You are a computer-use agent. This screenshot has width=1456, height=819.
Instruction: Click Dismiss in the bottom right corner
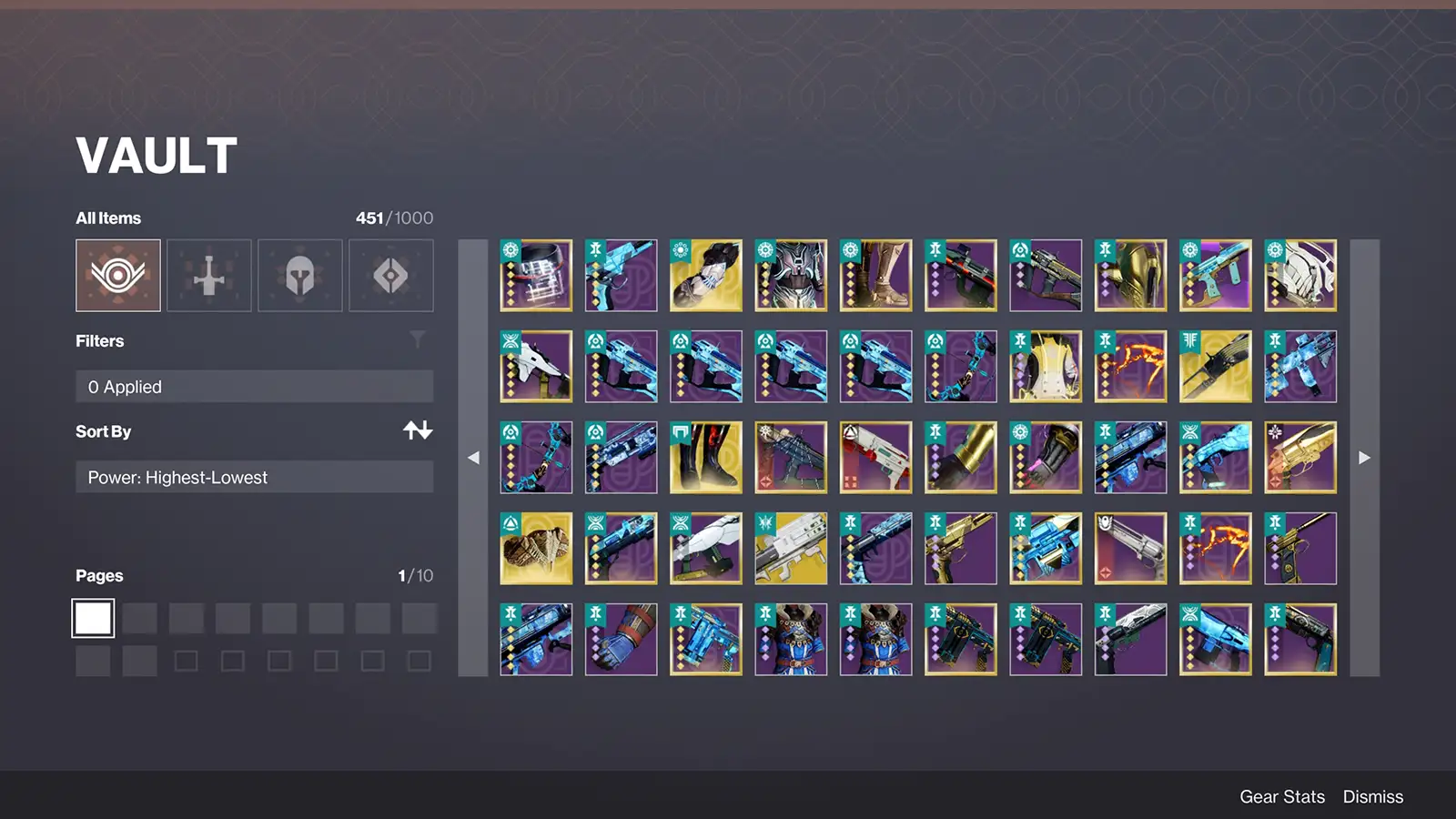pyautogui.click(x=1372, y=796)
